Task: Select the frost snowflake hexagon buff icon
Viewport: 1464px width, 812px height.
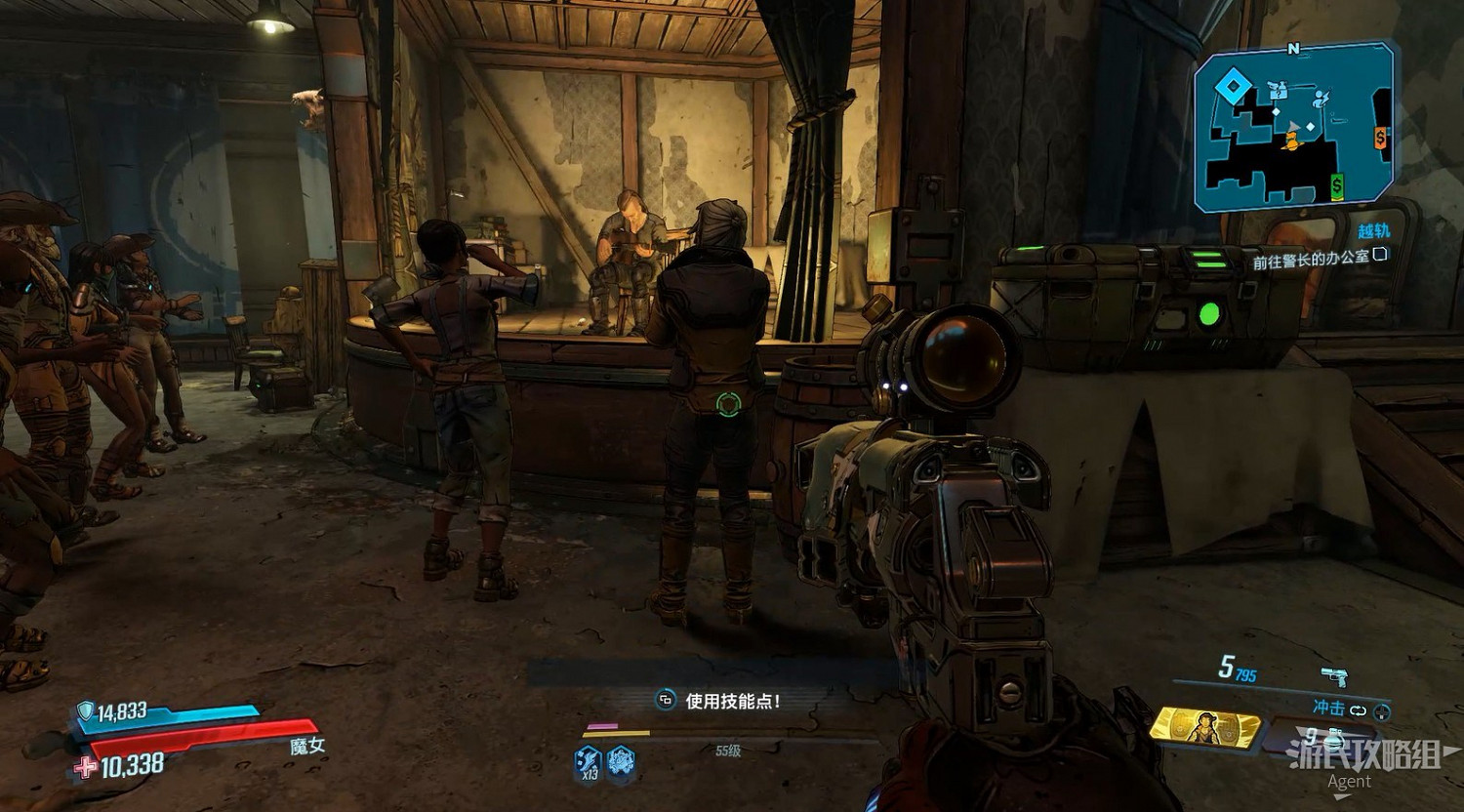Action: pyautogui.click(x=621, y=761)
